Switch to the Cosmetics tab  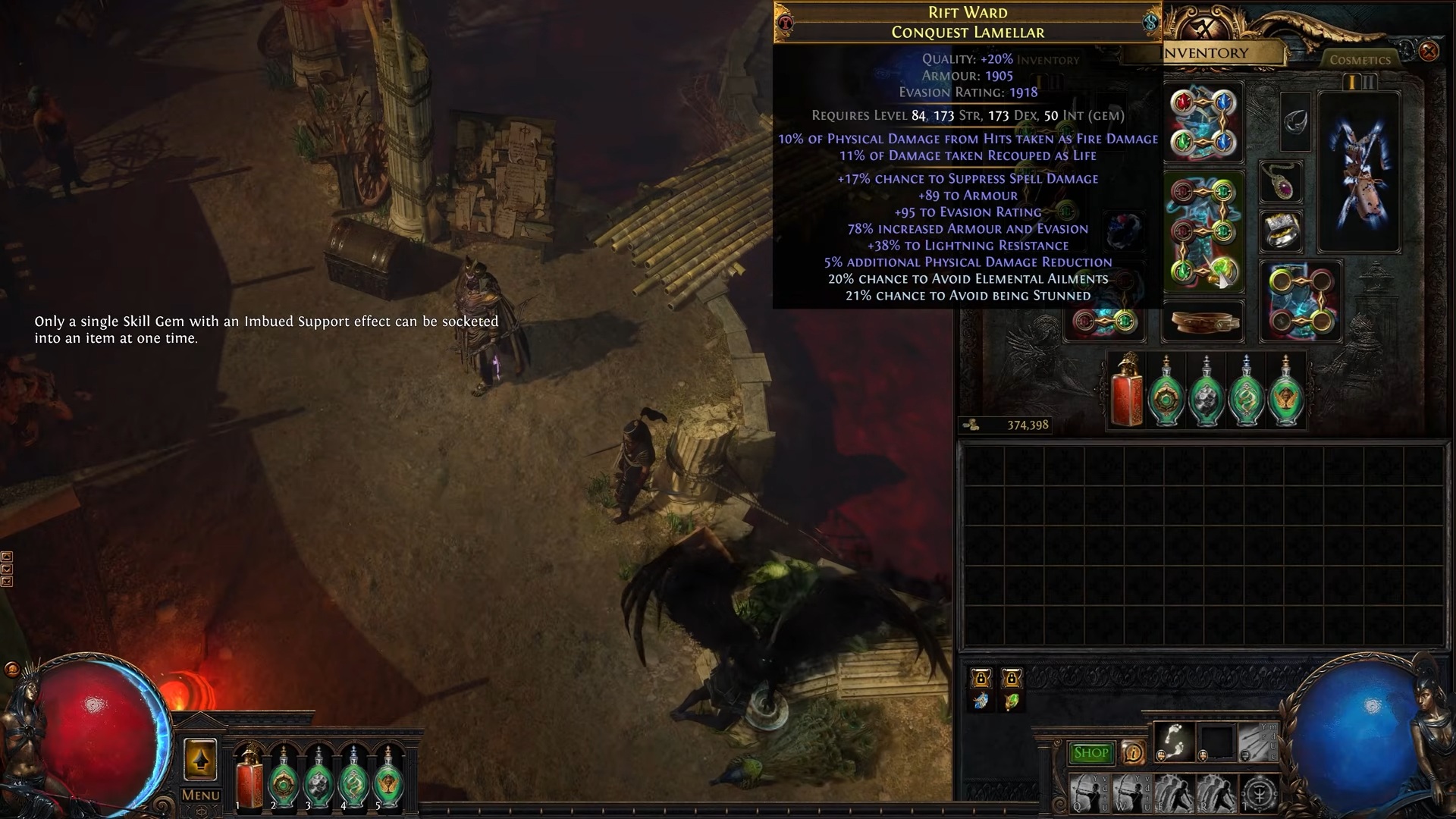[1360, 60]
